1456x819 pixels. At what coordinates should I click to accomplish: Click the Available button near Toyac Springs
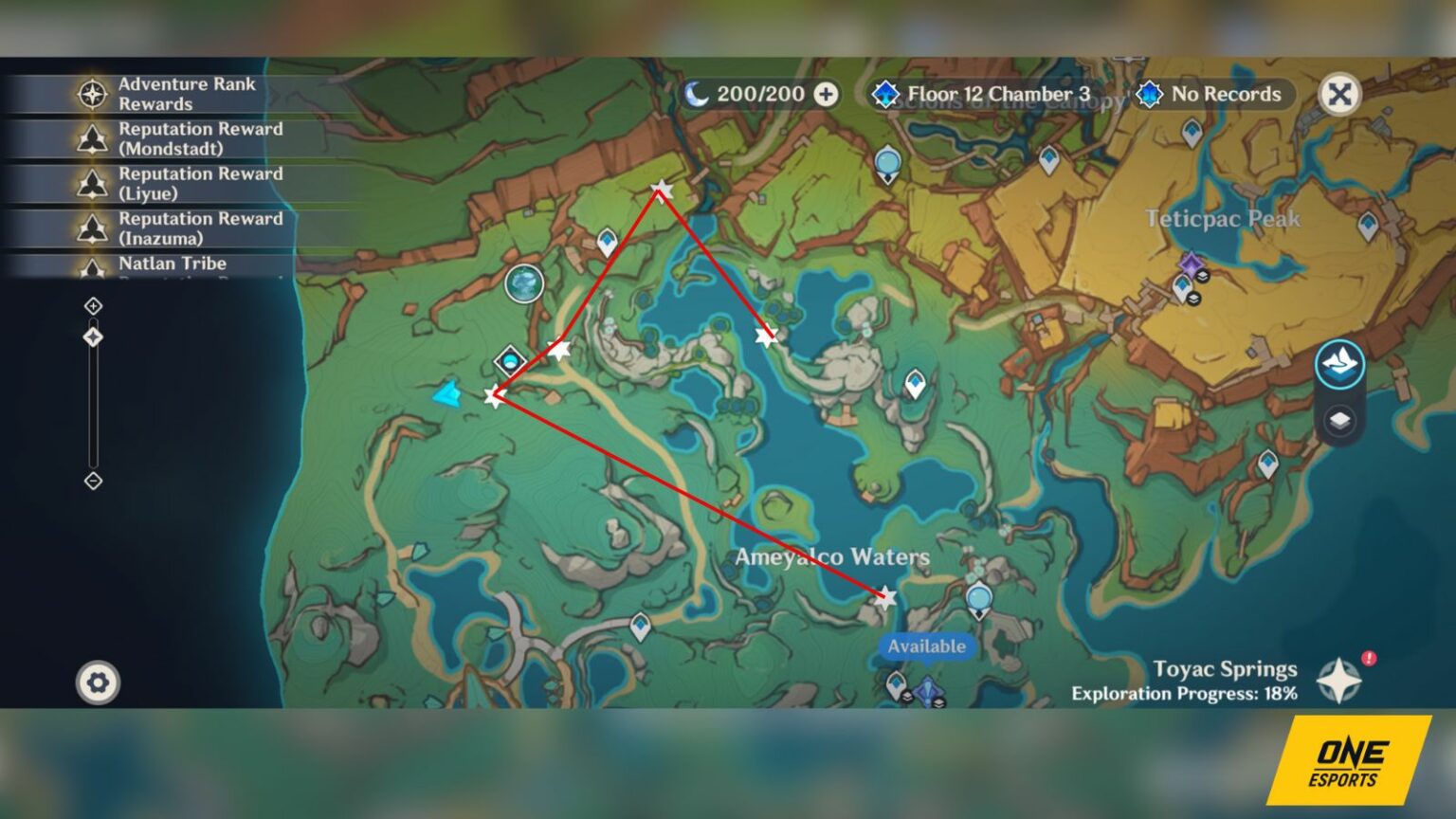[925, 646]
